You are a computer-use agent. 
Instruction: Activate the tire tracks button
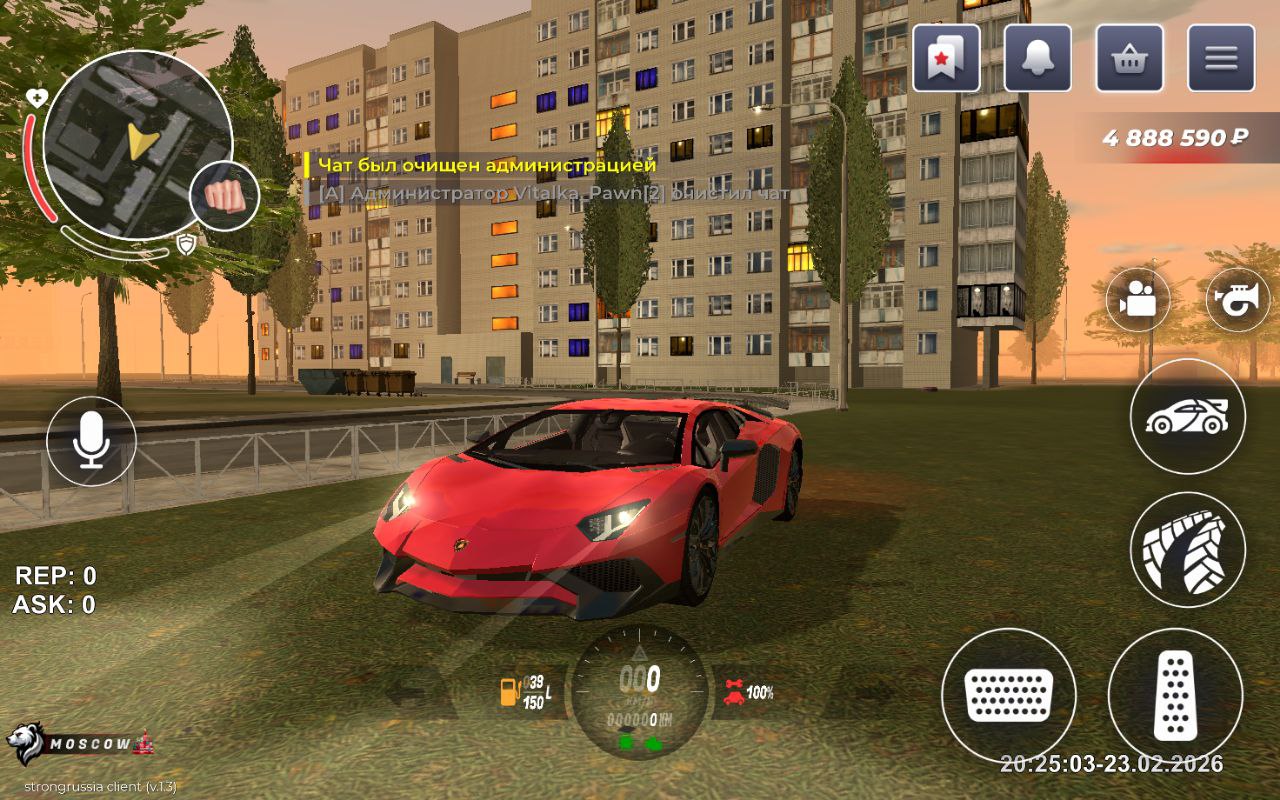point(1188,549)
